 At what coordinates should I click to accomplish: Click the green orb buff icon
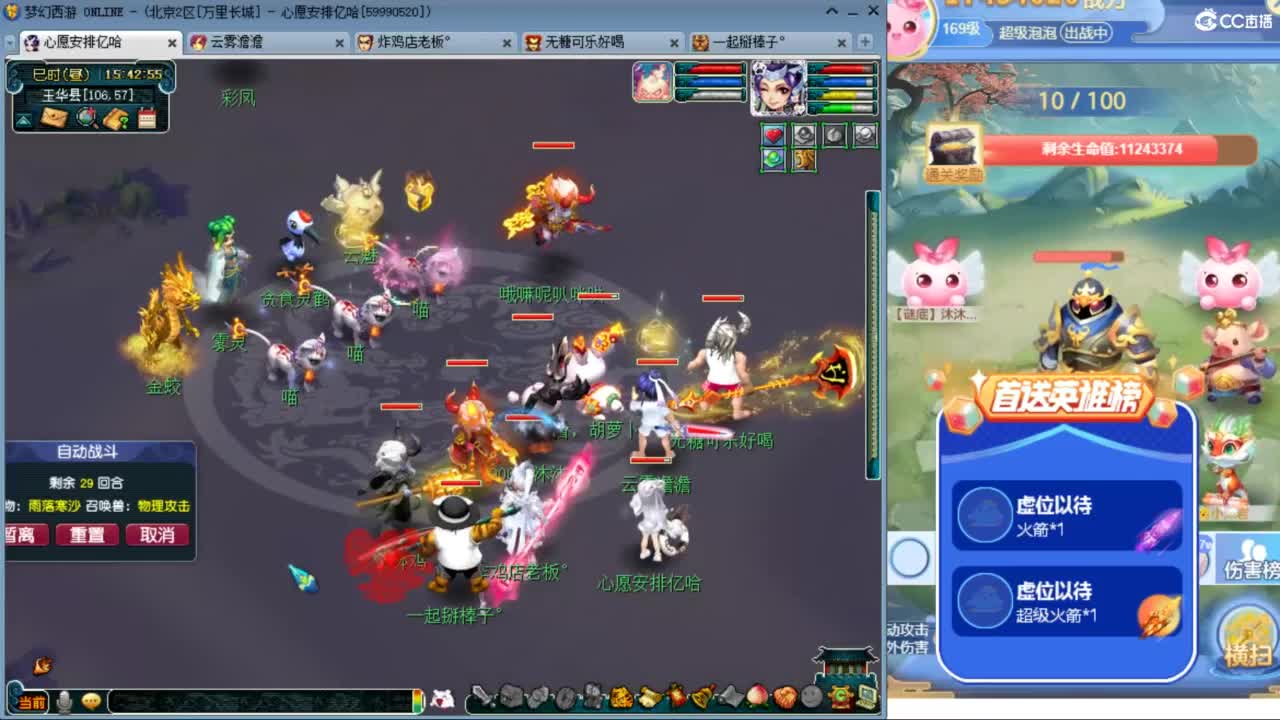pos(773,160)
